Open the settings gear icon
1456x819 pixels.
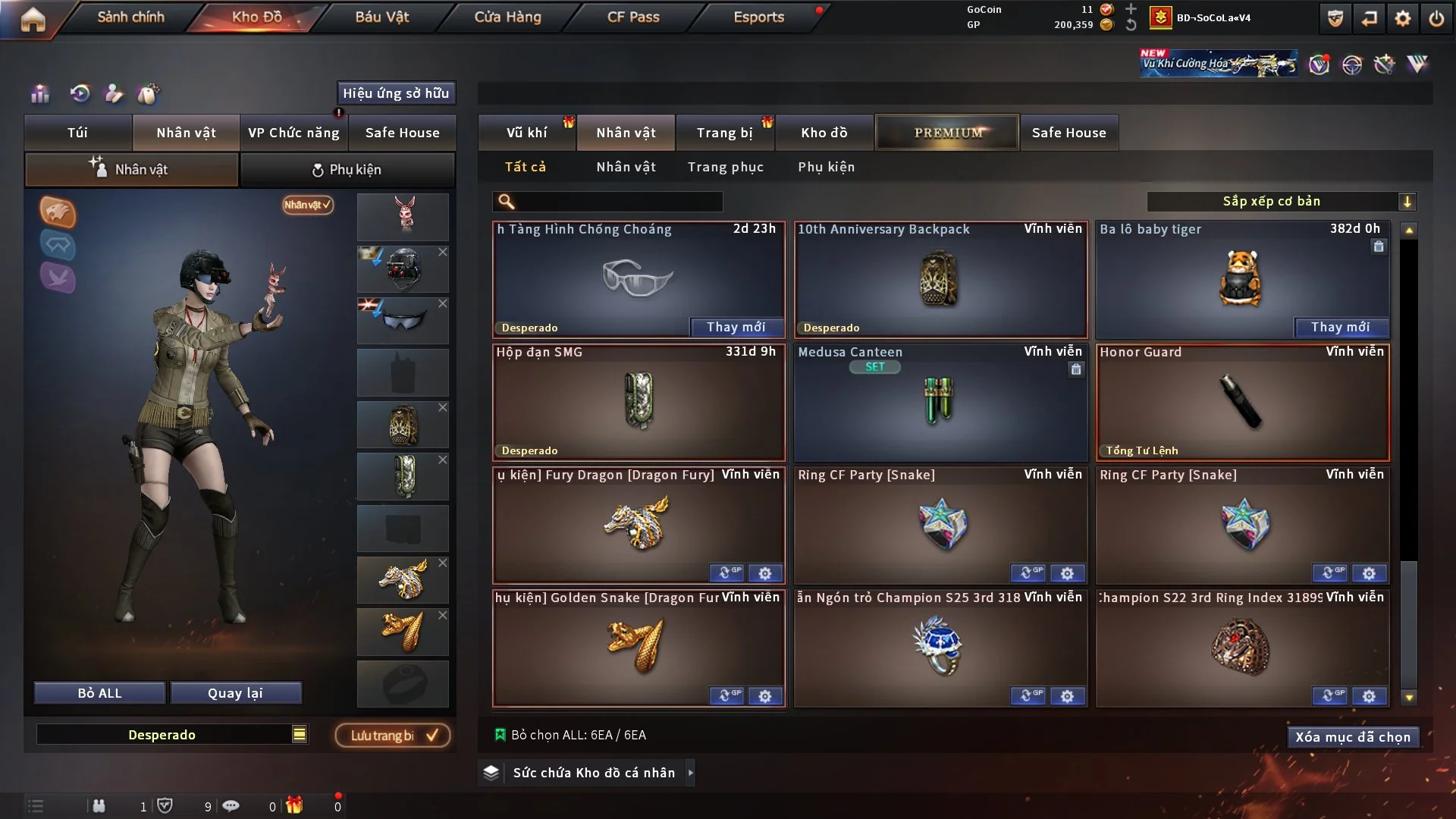point(1402,18)
